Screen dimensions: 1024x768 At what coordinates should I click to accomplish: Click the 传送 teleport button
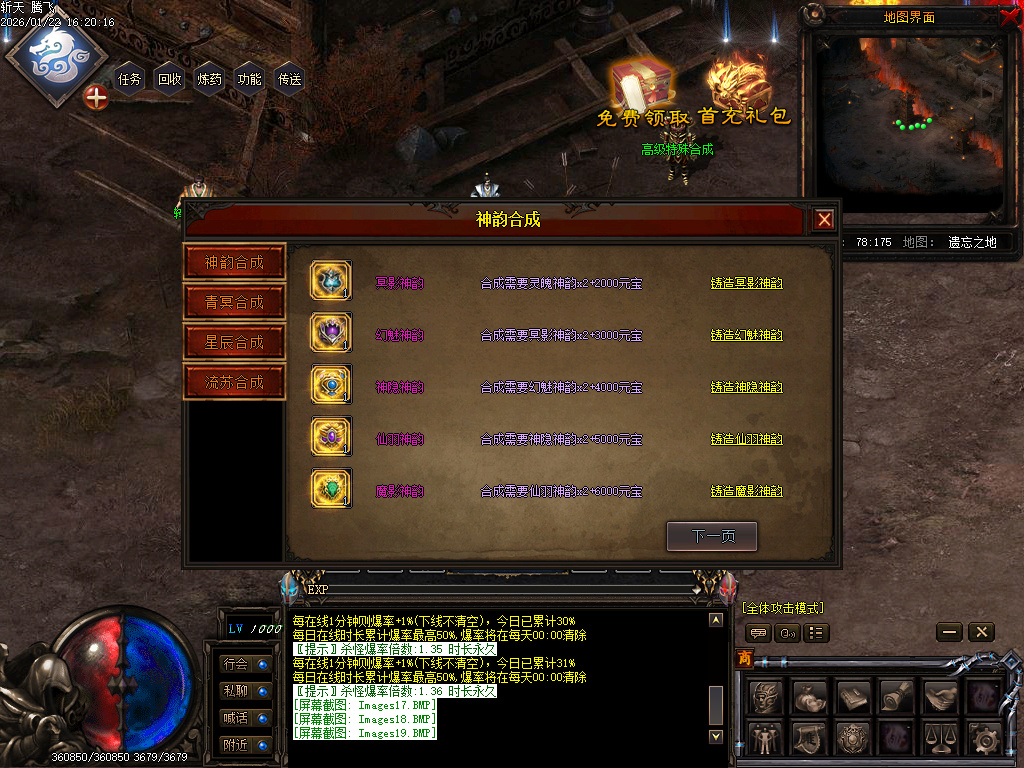290,79
